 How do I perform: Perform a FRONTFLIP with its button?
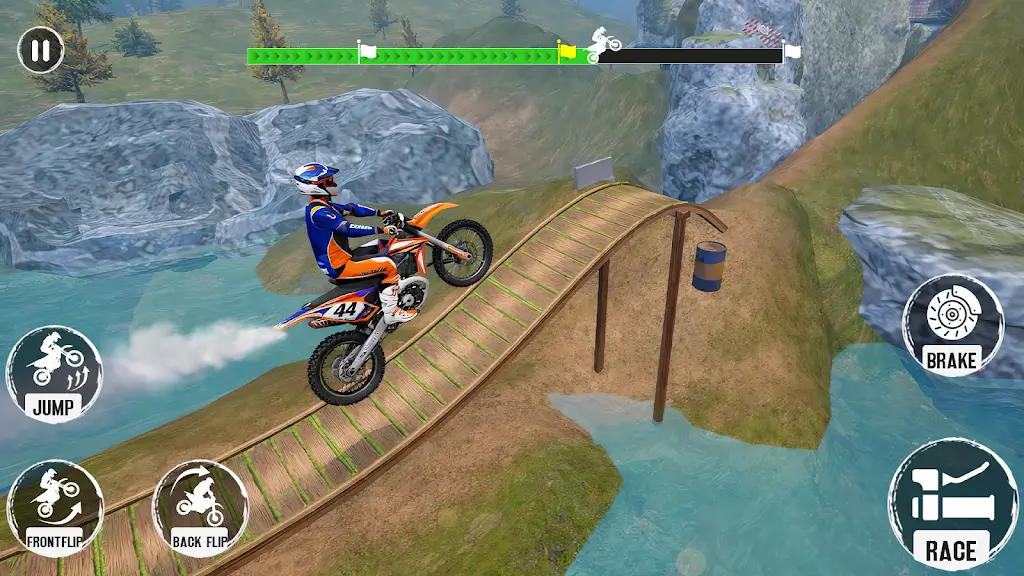click(54, 508)
